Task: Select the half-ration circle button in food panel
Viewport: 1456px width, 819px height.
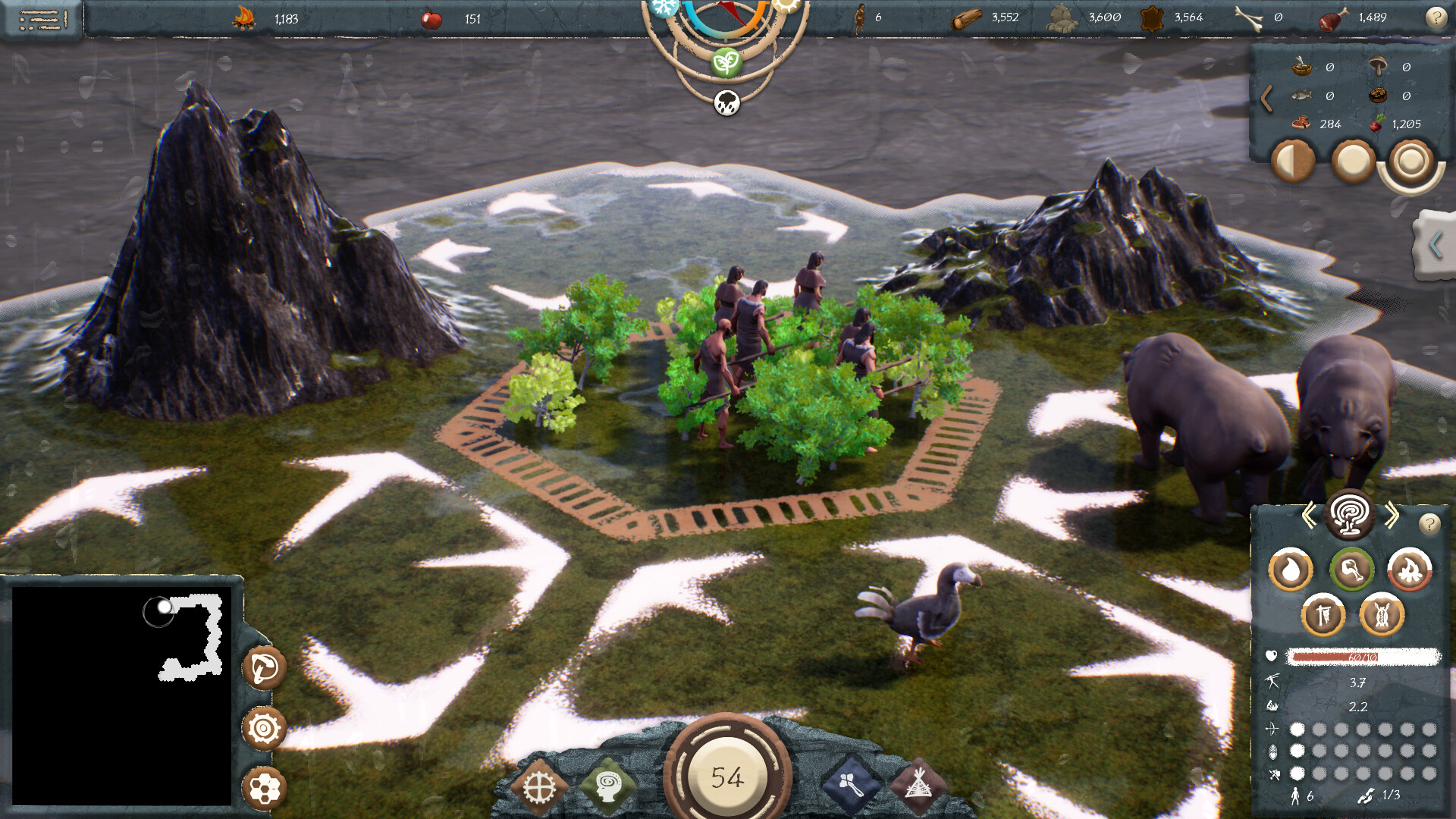Action: 1294,161
